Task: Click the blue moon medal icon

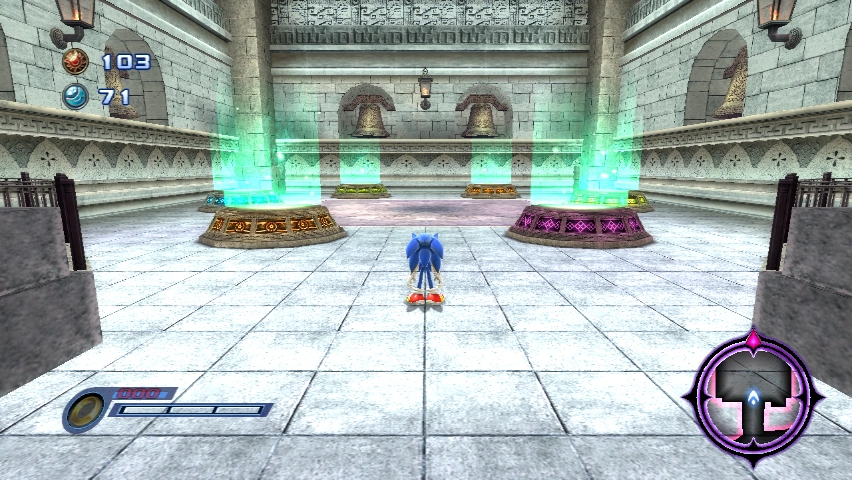Action: pyautogui.click(x=75, y=97)
